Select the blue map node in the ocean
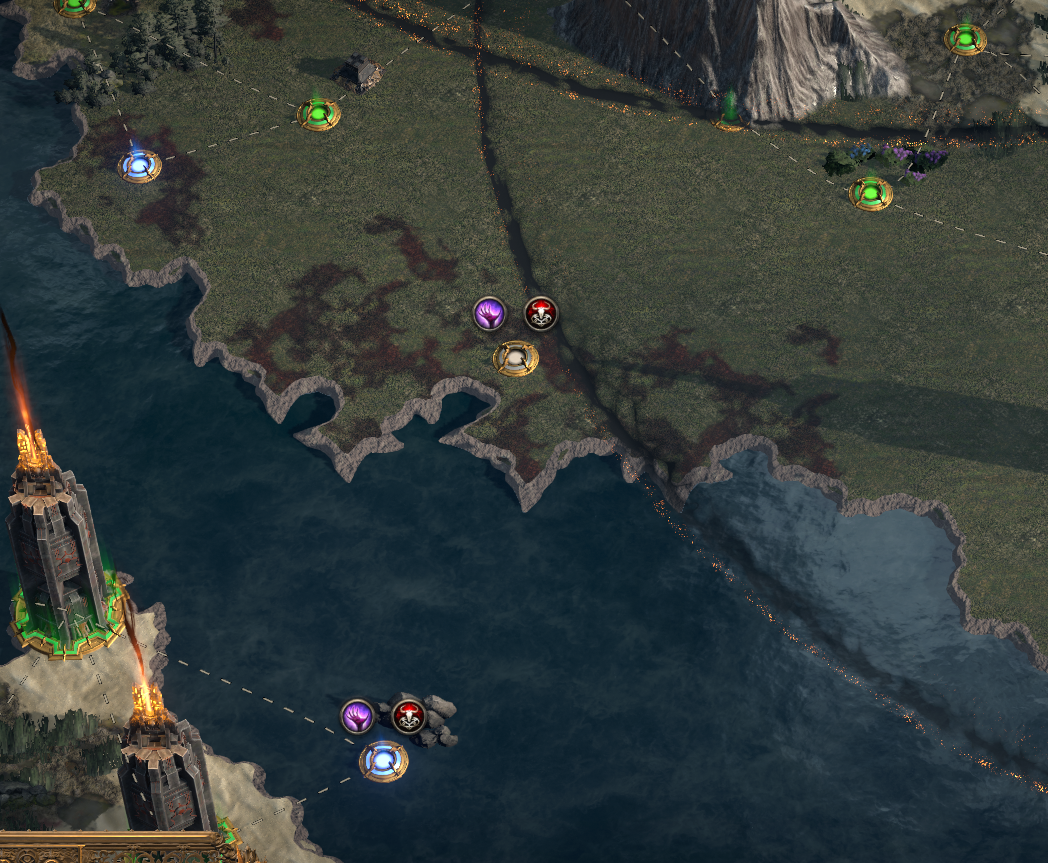The height and width of the screenshot is (863, 1048). tap(384, 761)
